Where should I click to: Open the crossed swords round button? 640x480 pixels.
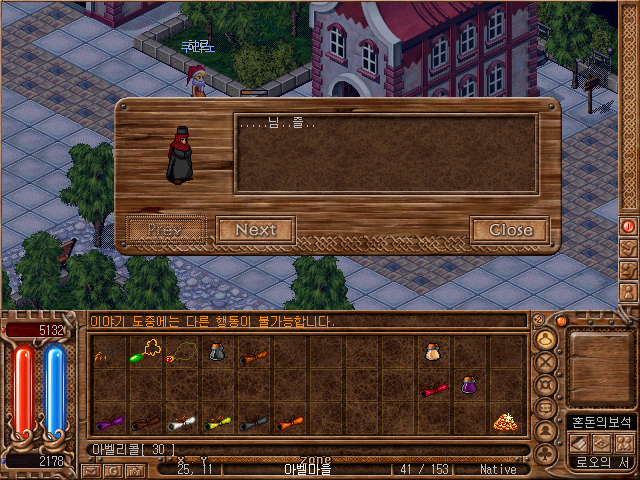click(x=546, y=363)
